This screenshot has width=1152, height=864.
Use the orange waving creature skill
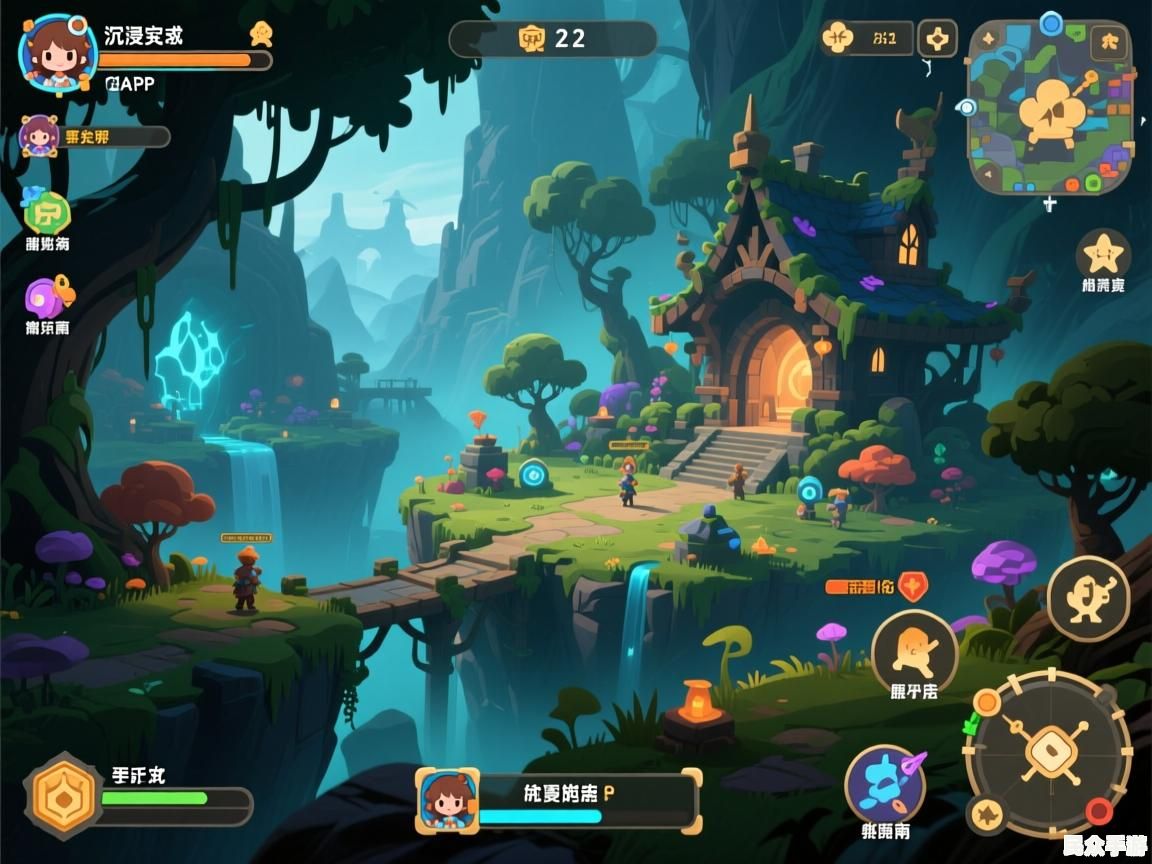click(x=914, y=648)
